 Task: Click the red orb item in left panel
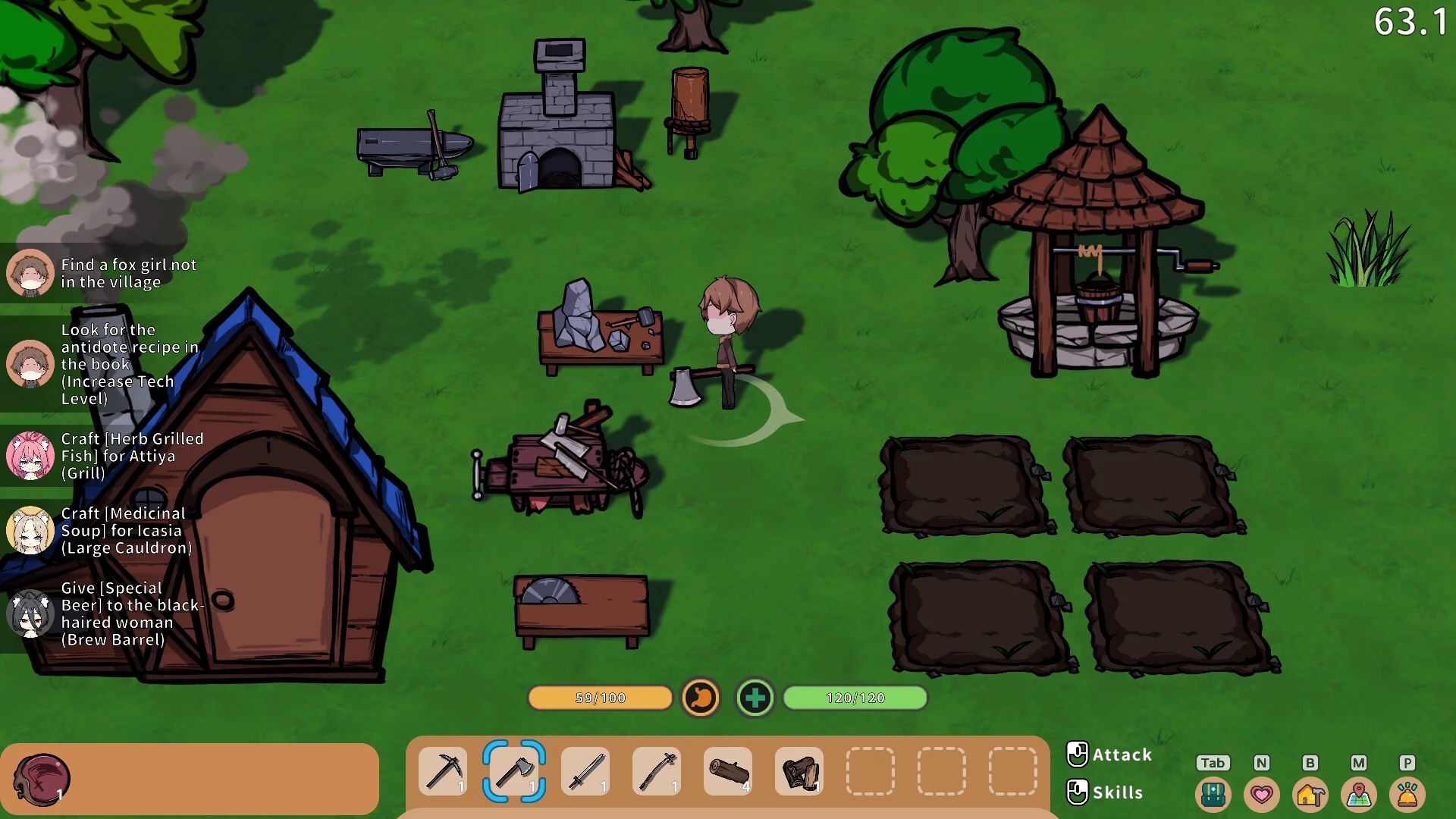pos(42,779)
